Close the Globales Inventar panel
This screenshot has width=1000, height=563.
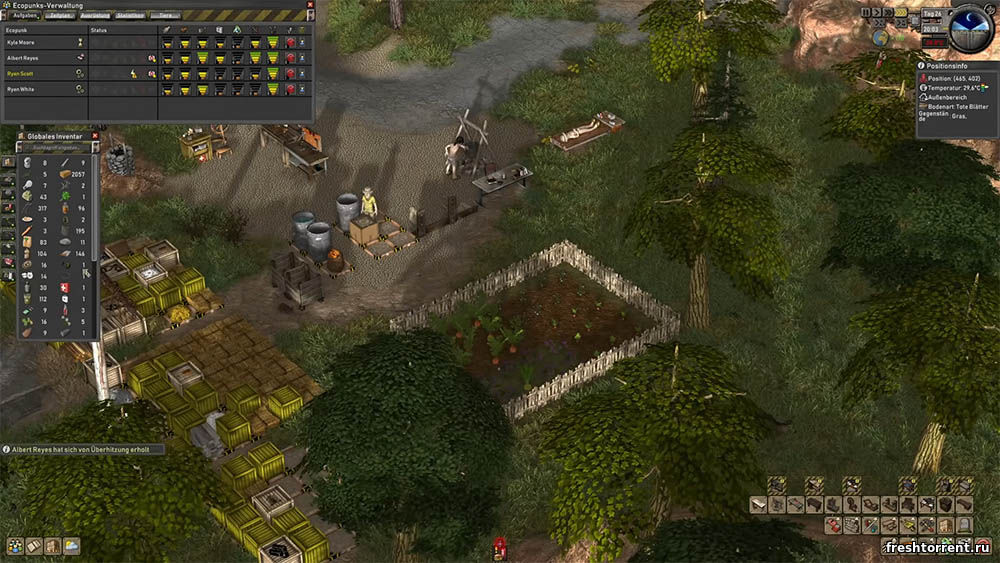click(96, 135)
